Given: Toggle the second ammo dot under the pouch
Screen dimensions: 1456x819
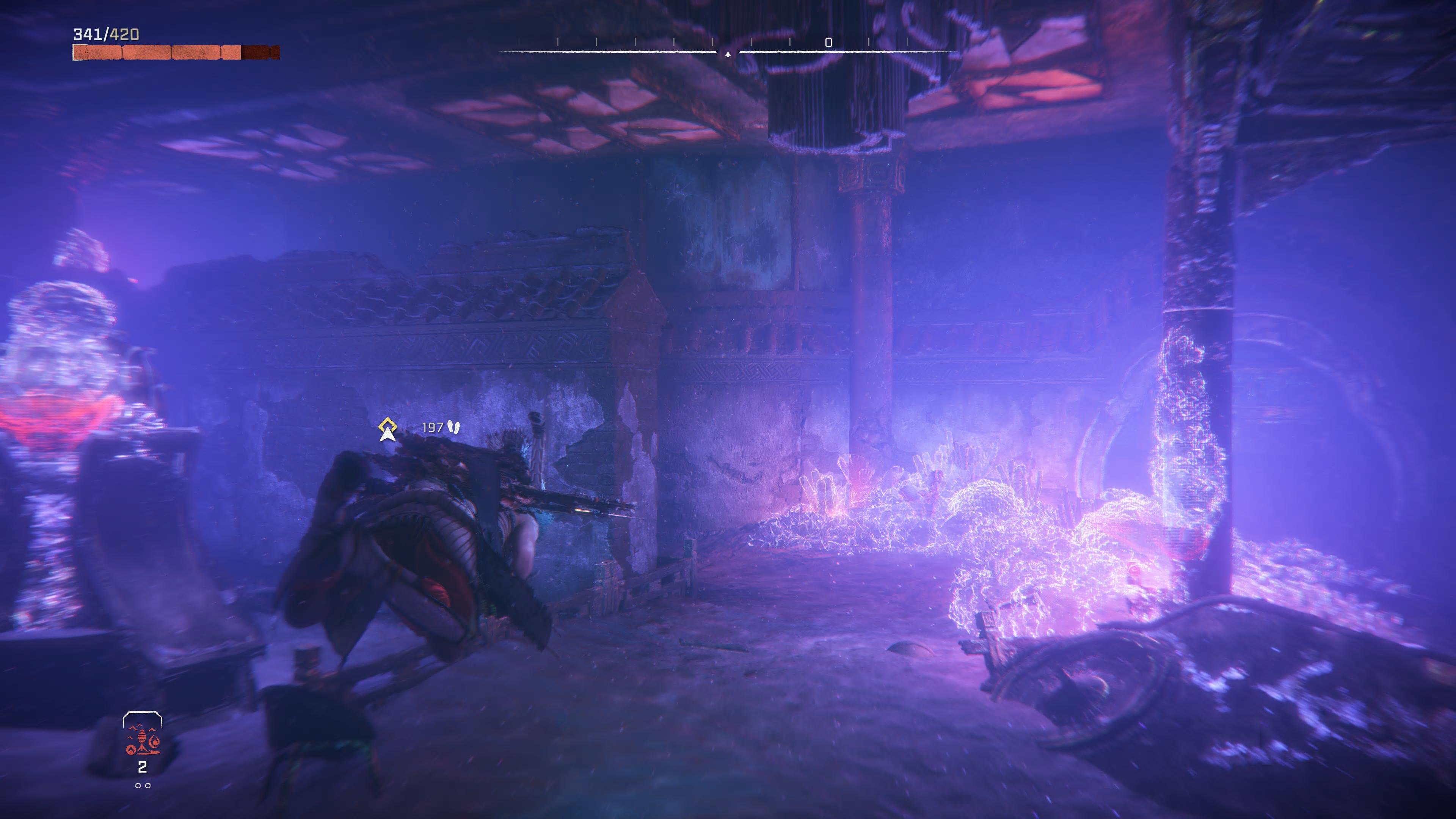Looking at the screenshot, I should click(148, 786).
